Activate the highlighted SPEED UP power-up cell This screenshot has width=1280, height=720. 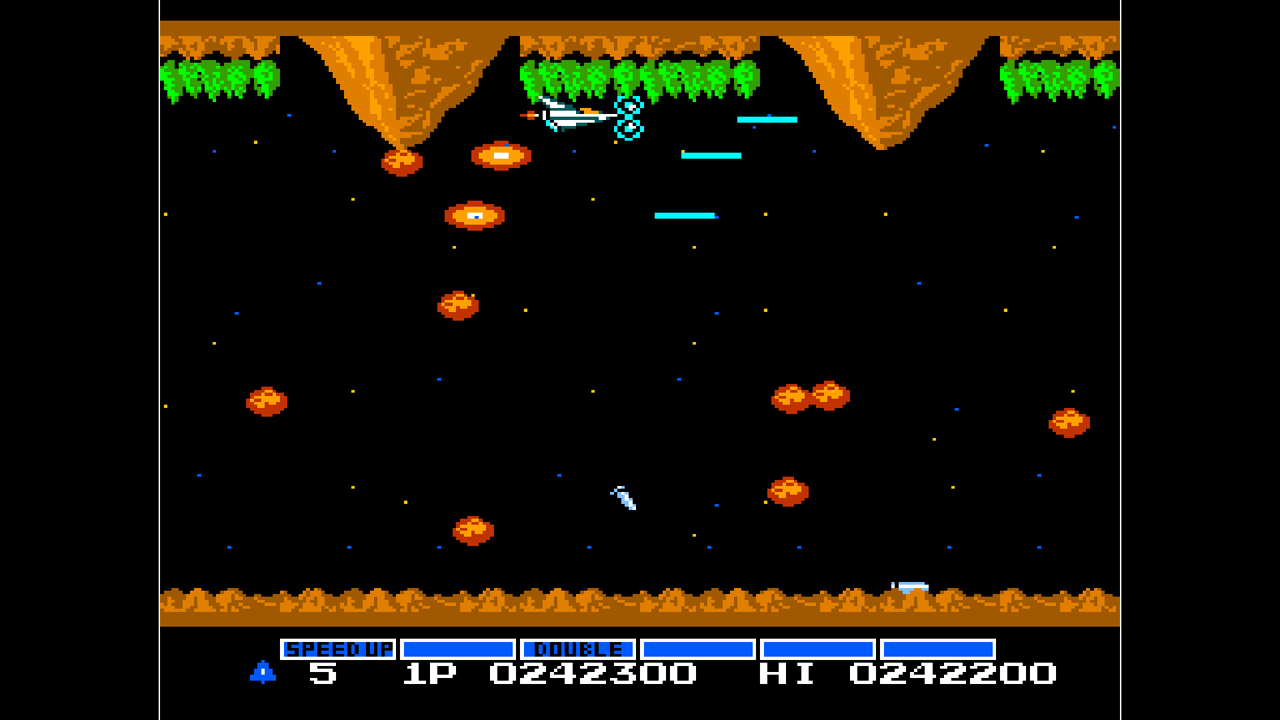click(x=339, y=648)
